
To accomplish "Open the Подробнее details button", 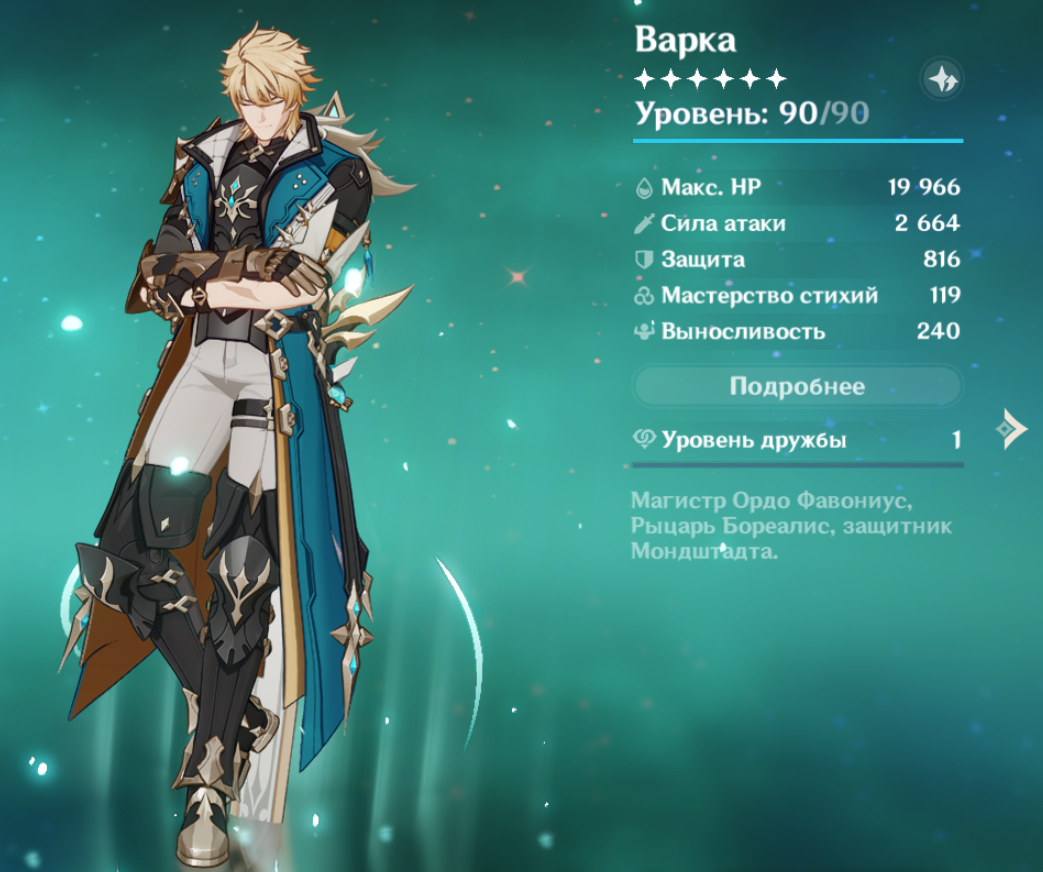I will (x=797, y=386).
